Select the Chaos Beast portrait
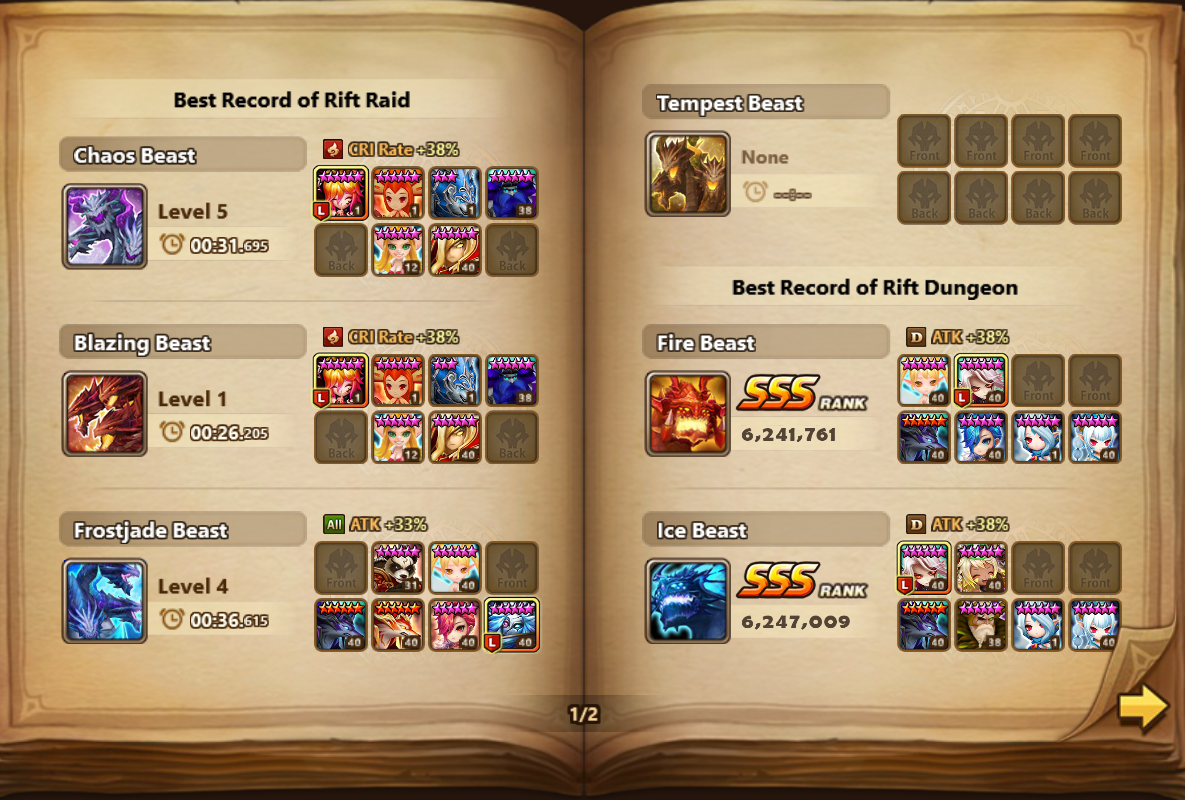The width and height of the screenshot is (1185, 800). click(105, 226)
